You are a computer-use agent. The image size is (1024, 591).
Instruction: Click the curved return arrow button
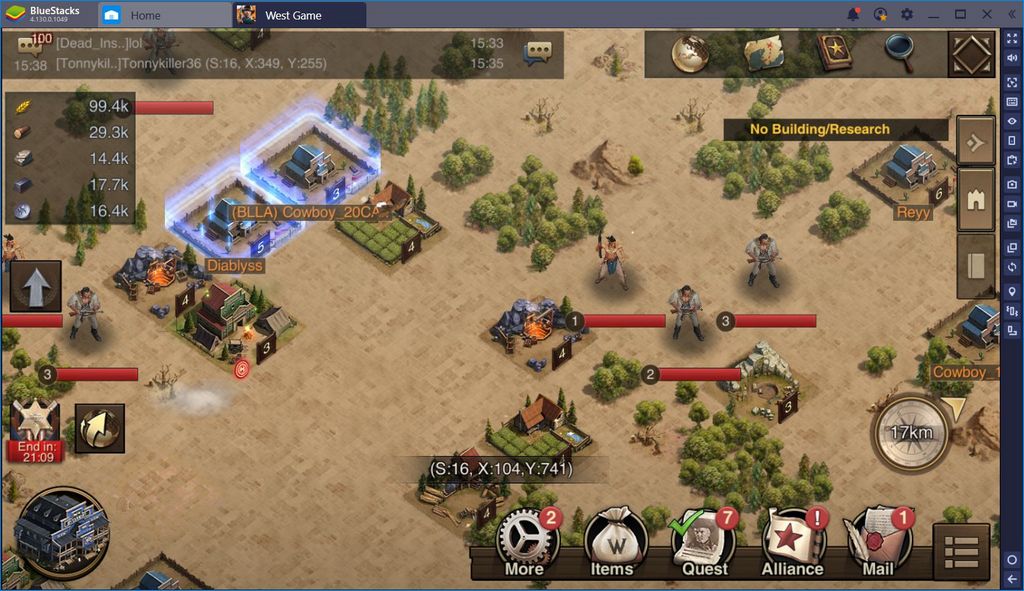tap(99, 428)
